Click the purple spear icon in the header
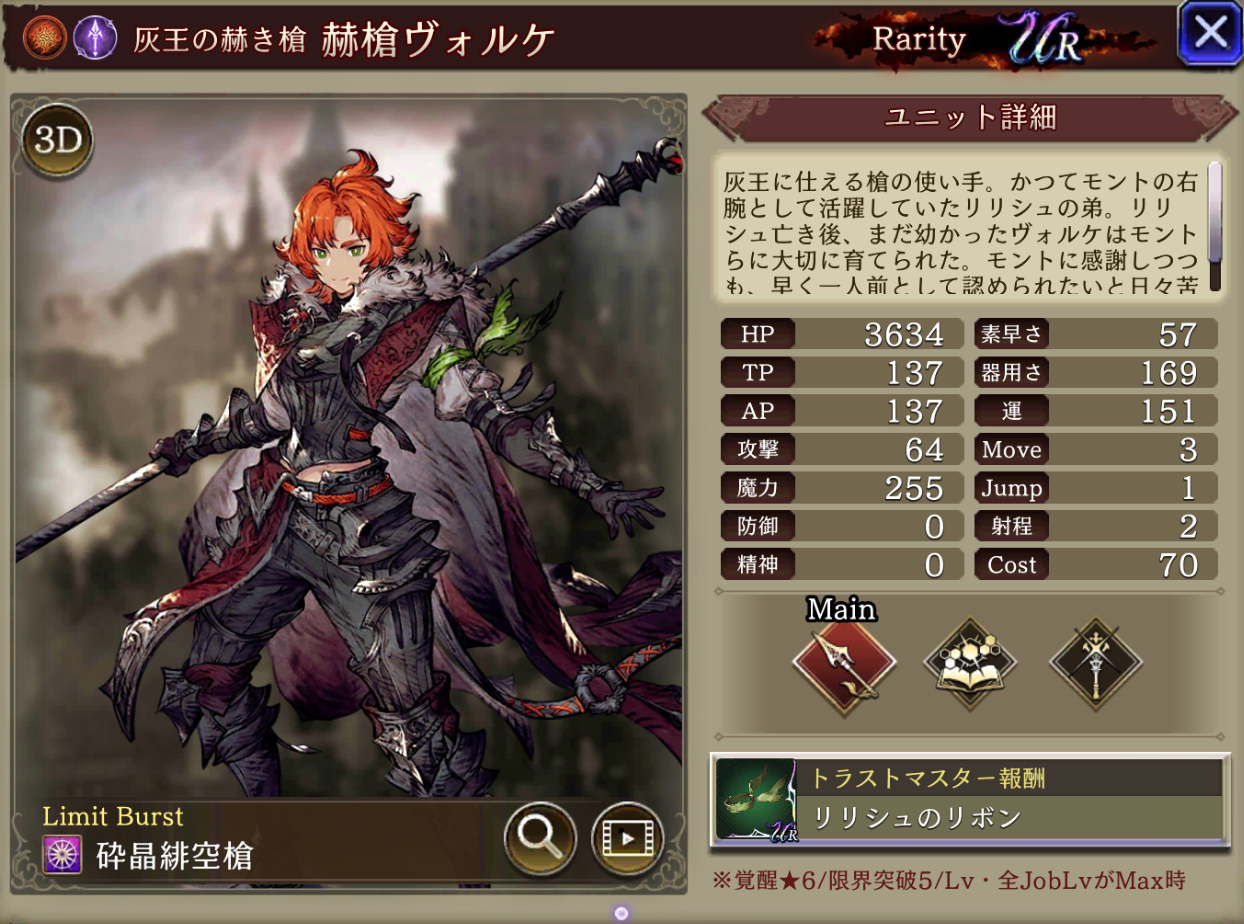The height and width of the screenshot is (924, 1244). click(x=90, y=37)
